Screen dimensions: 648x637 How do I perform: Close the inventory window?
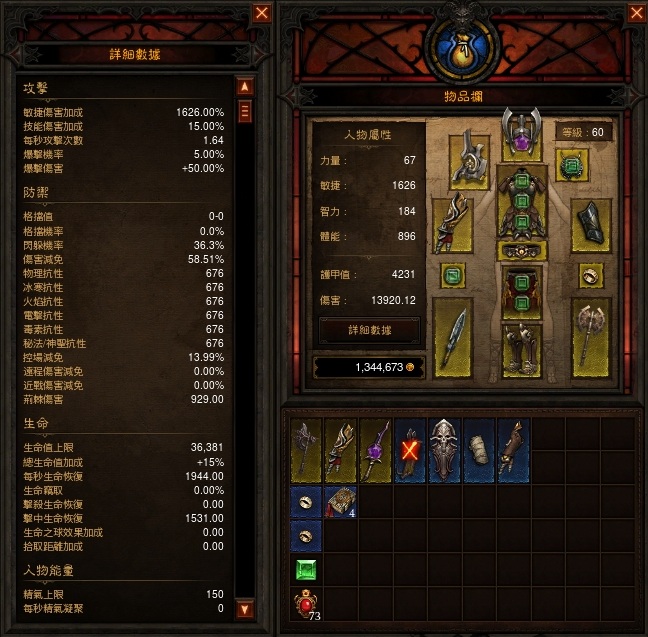coord(636,13)
